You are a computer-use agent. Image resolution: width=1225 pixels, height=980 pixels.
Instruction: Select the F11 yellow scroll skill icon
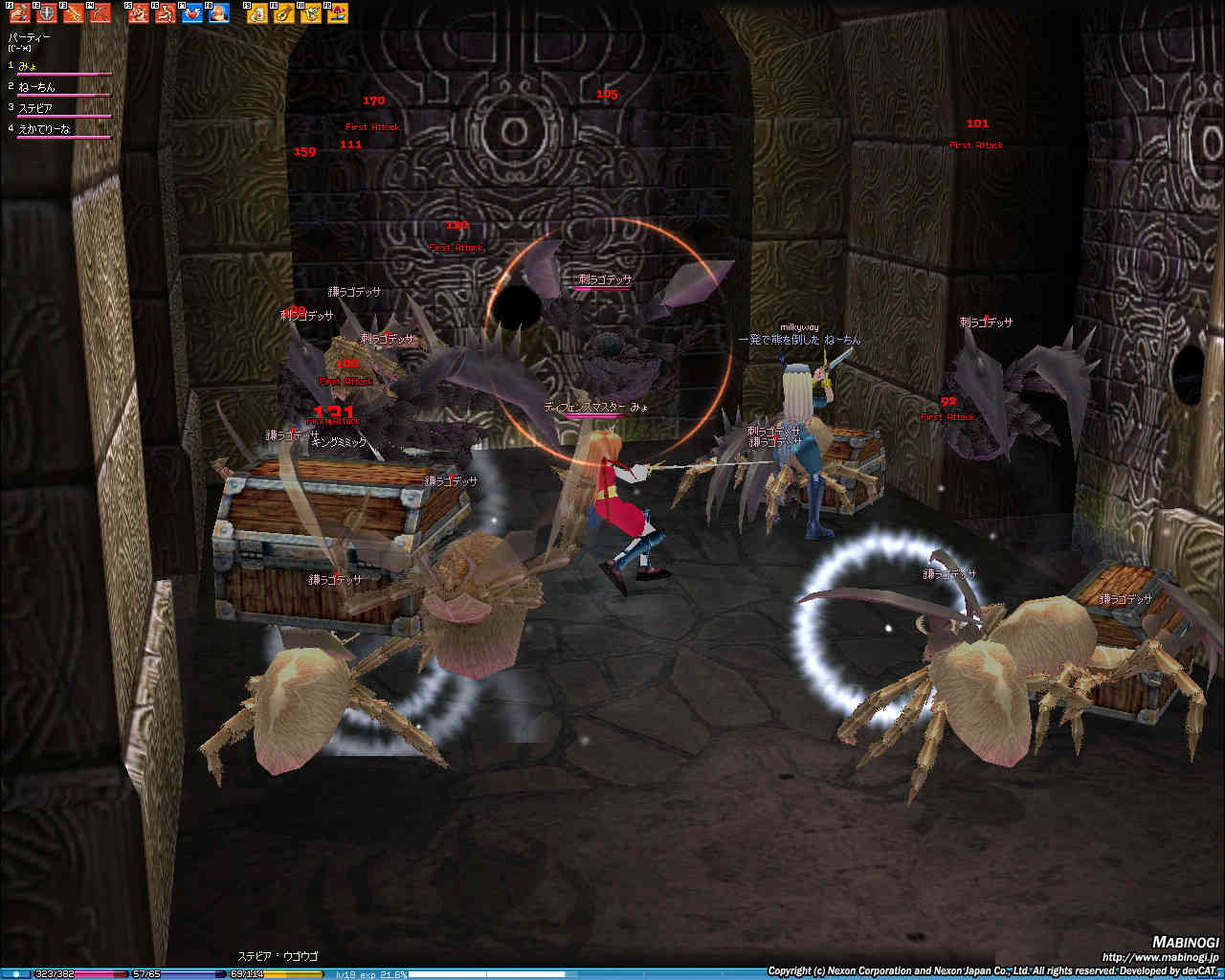tap(311, 13)
